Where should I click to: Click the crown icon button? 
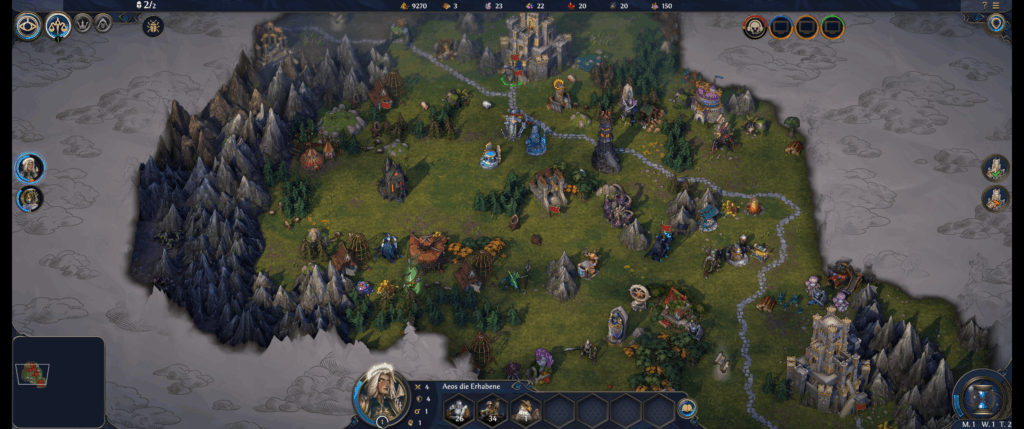point(84,22)
